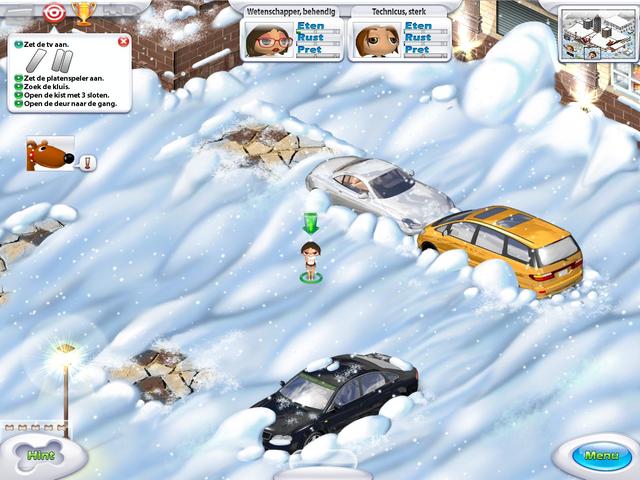Open the red target goals icon

point(54,13)
